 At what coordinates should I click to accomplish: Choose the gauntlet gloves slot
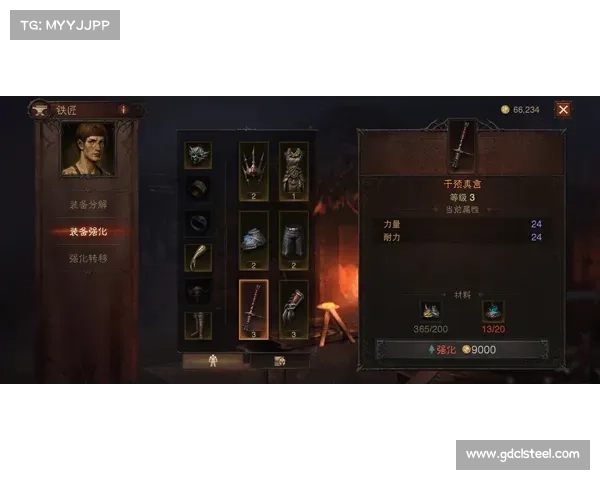pos(293,308)
